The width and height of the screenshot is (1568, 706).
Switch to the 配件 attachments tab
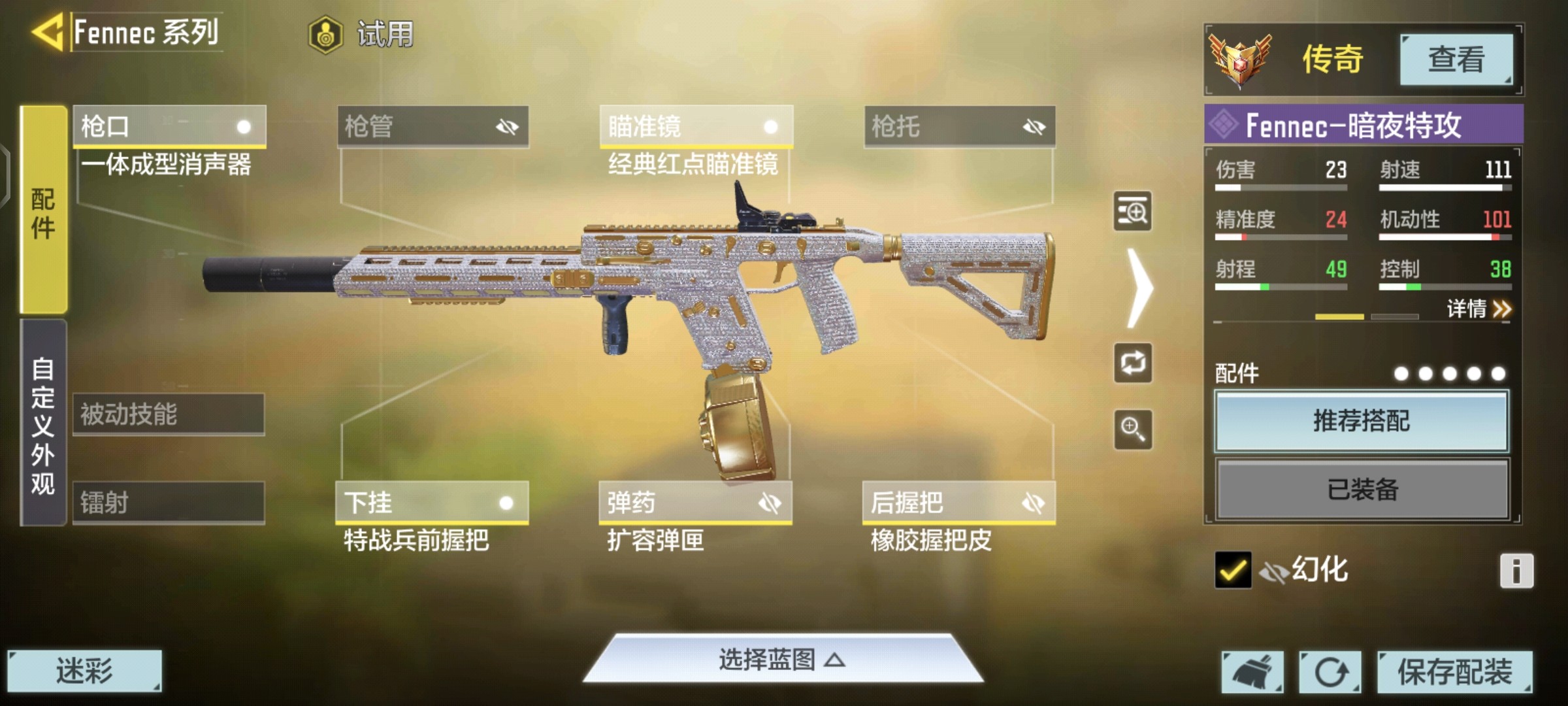point(43,210)
